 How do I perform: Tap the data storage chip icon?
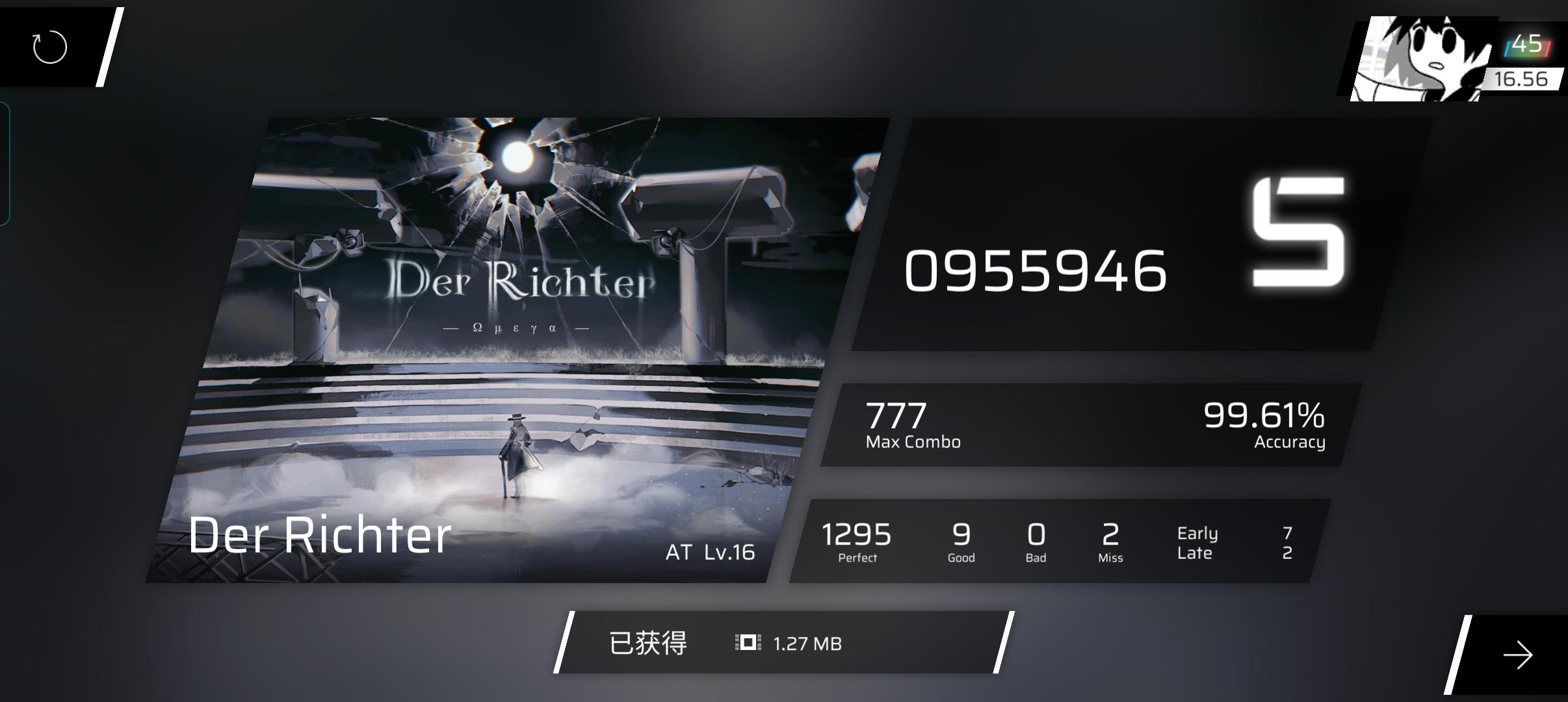coord(749,643)
